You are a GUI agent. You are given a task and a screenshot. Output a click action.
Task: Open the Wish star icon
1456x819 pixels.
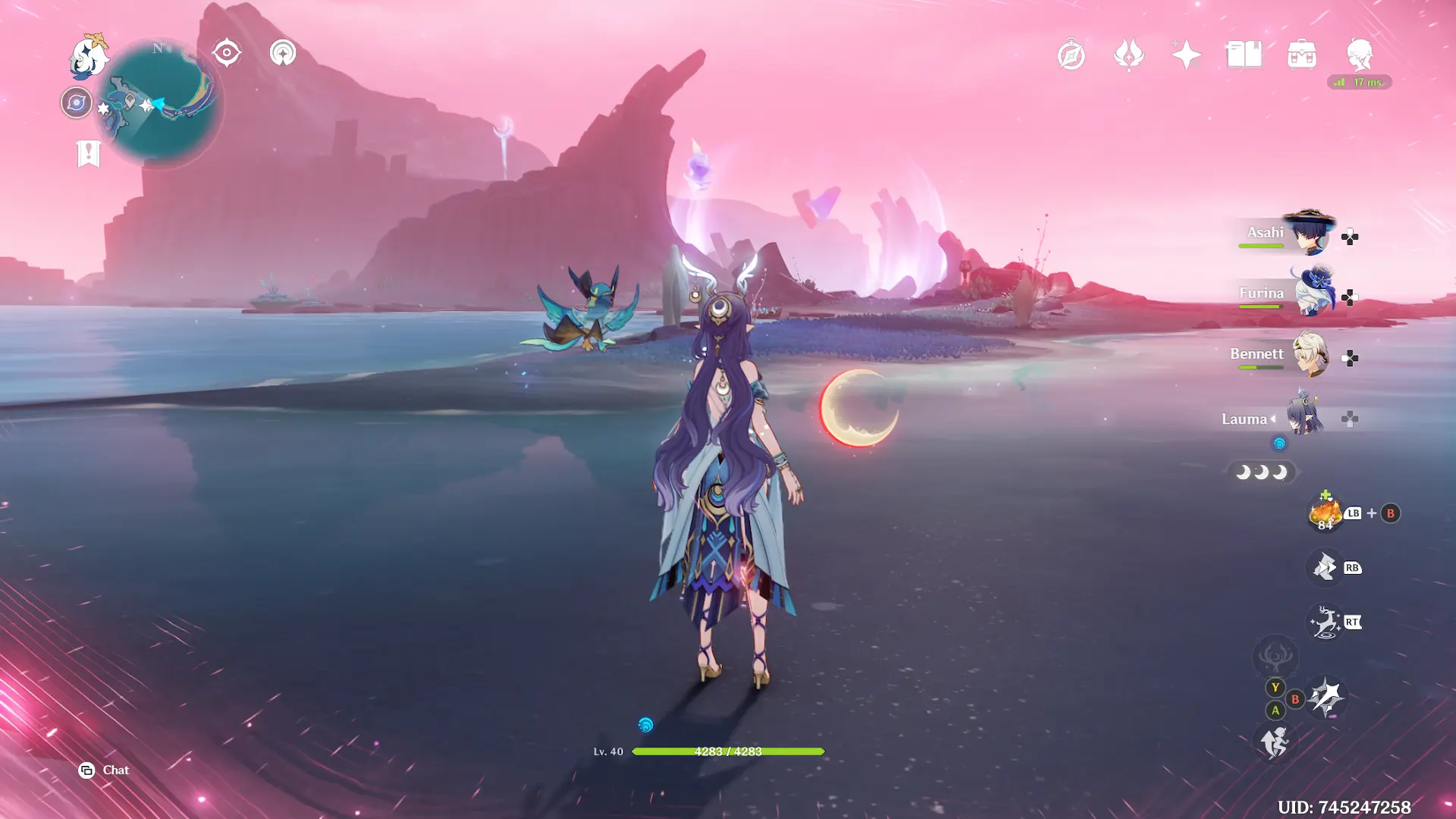coord(1186,55)
